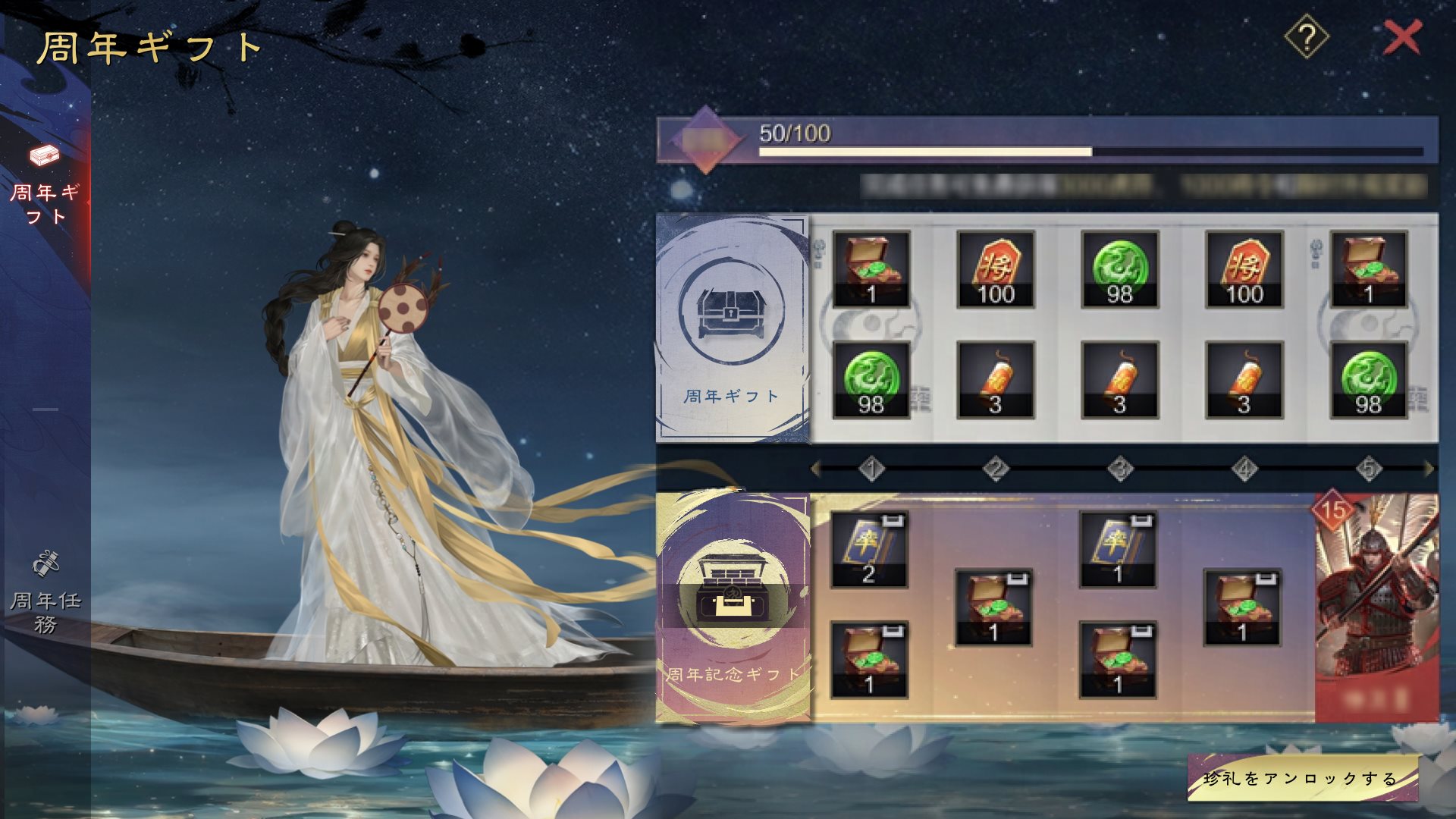Select the blue book reward with quantity 1

[x=1118, y=549]
